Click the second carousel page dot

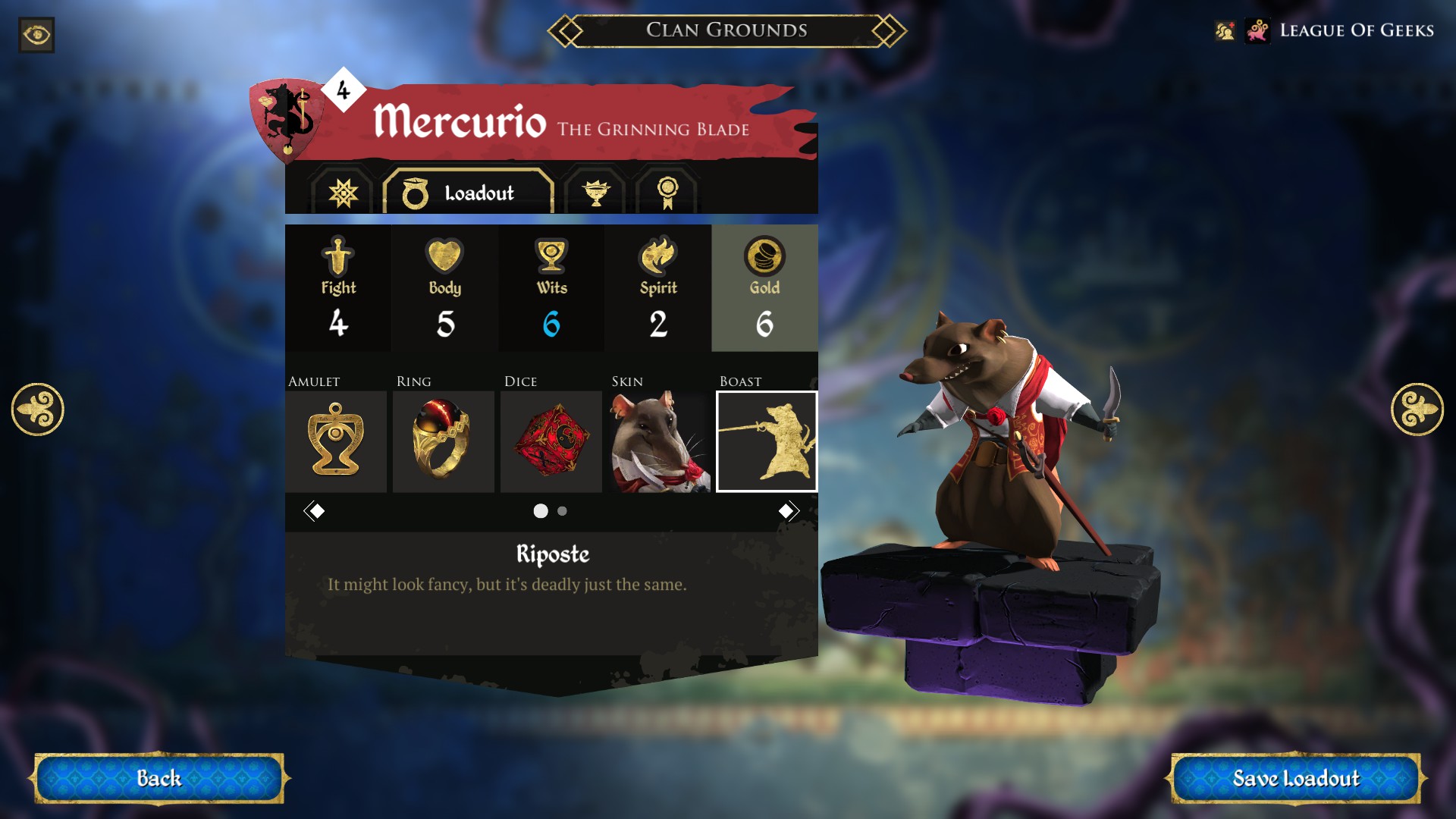pyautogui.click(x=562, y=512)
